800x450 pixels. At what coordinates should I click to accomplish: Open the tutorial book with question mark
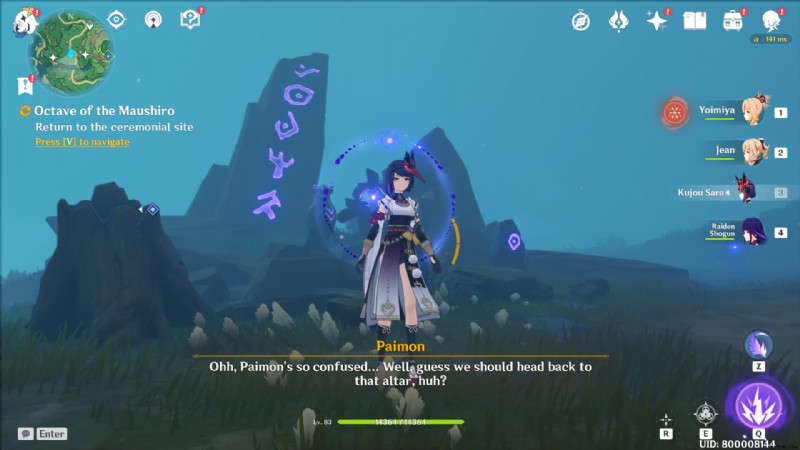[x=189, y=19]
